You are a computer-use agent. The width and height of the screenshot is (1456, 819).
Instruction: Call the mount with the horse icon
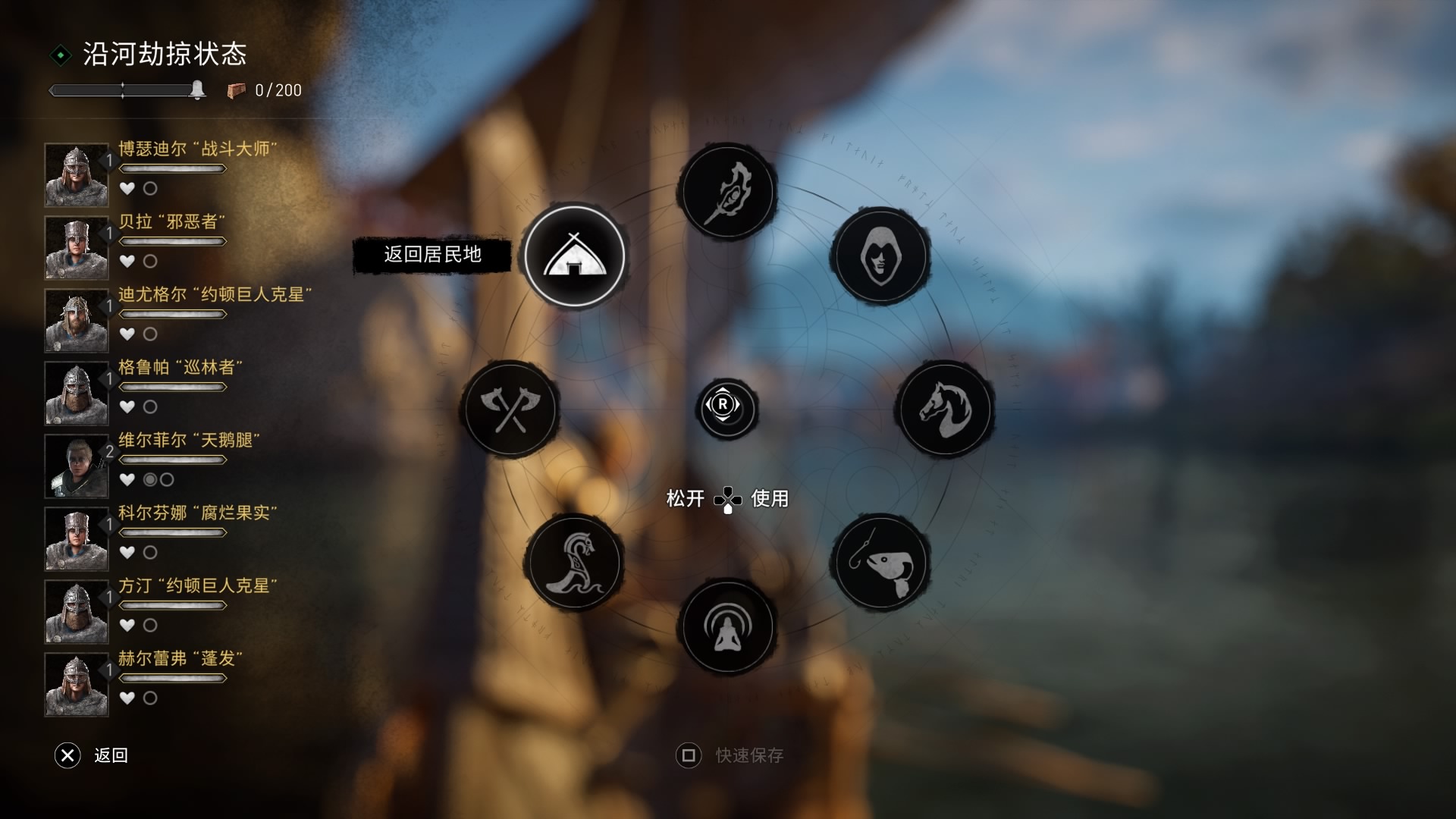(x=945, y=409)
